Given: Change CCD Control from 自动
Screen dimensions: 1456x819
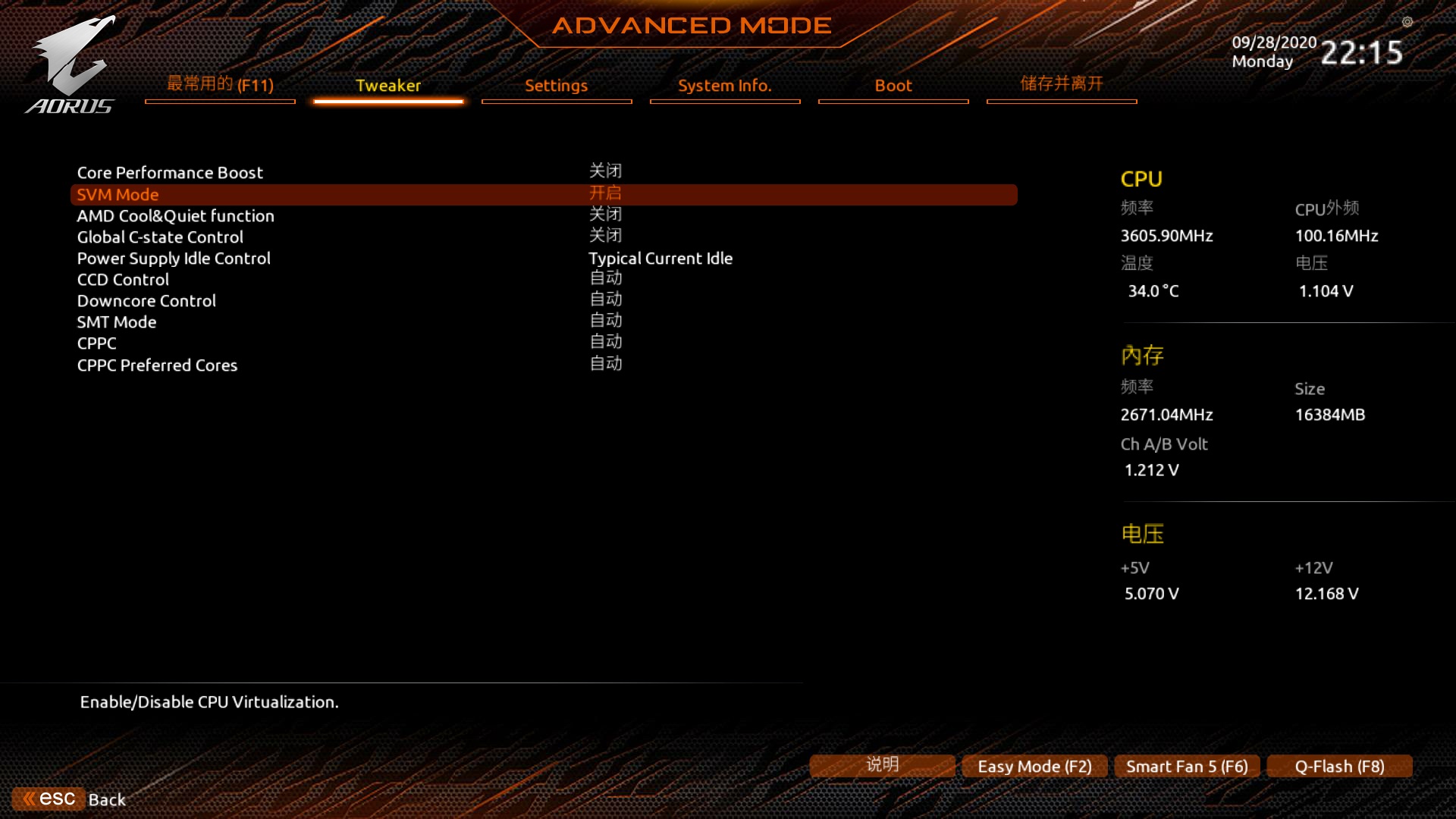Looking at the screenshot, I should [604, 279].
